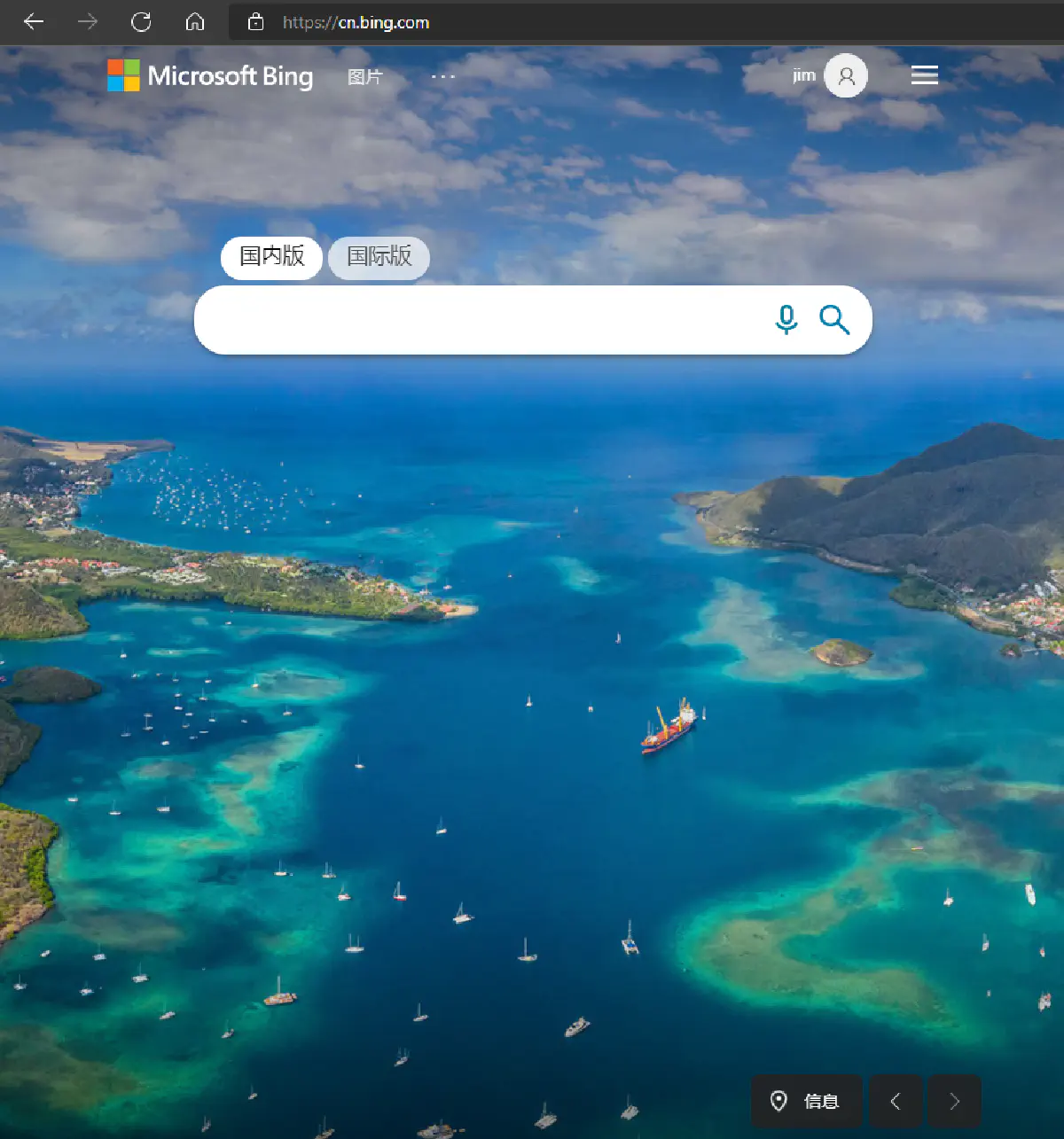This screenshot has height=1139, width=1064.
Task: Click the Microsoft Bing logo
Action: 210,76
